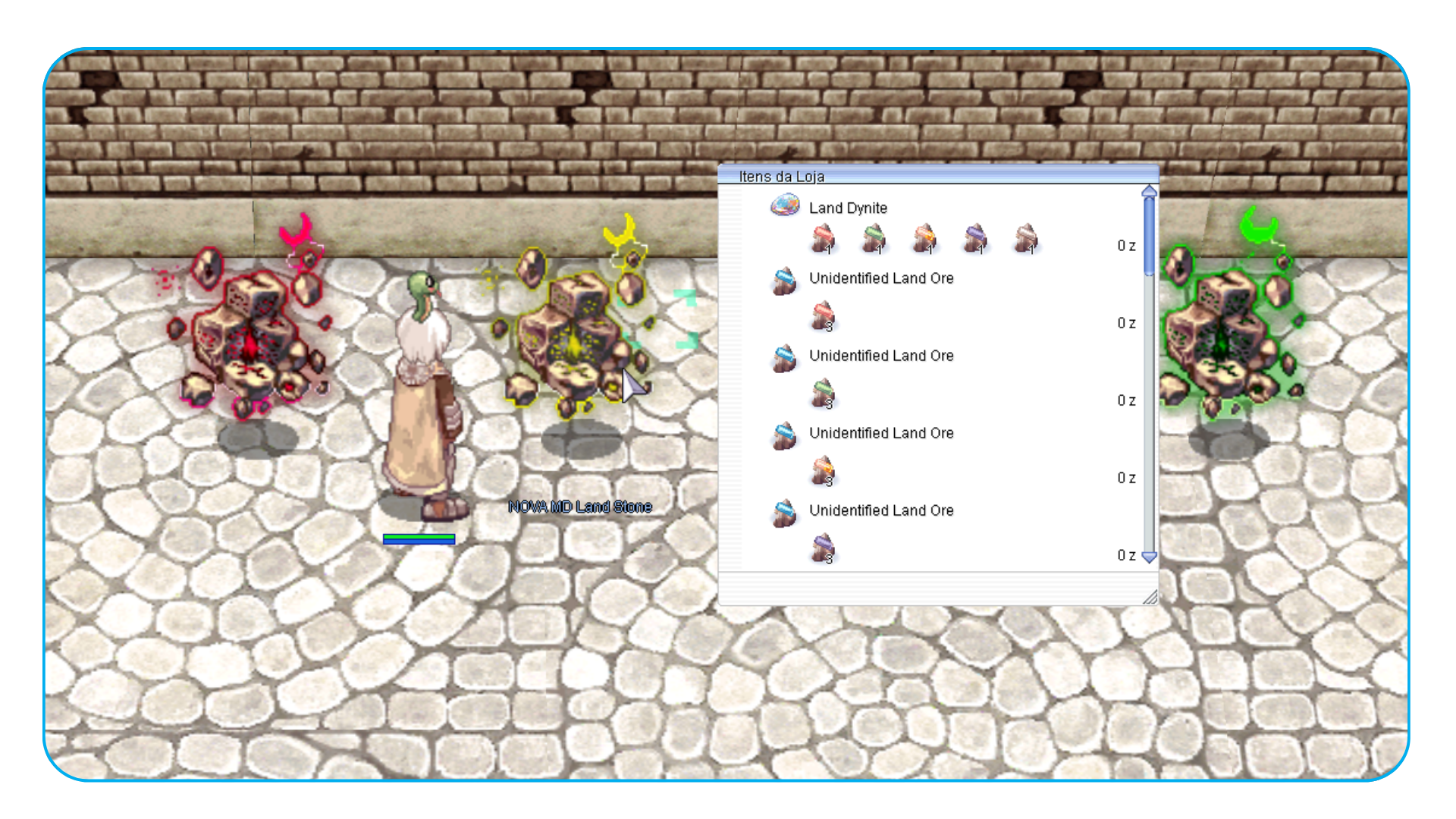1456x819 pixels.
Task: Click the purple ore ingredient under Land Dynite
Action: point(975,240)
